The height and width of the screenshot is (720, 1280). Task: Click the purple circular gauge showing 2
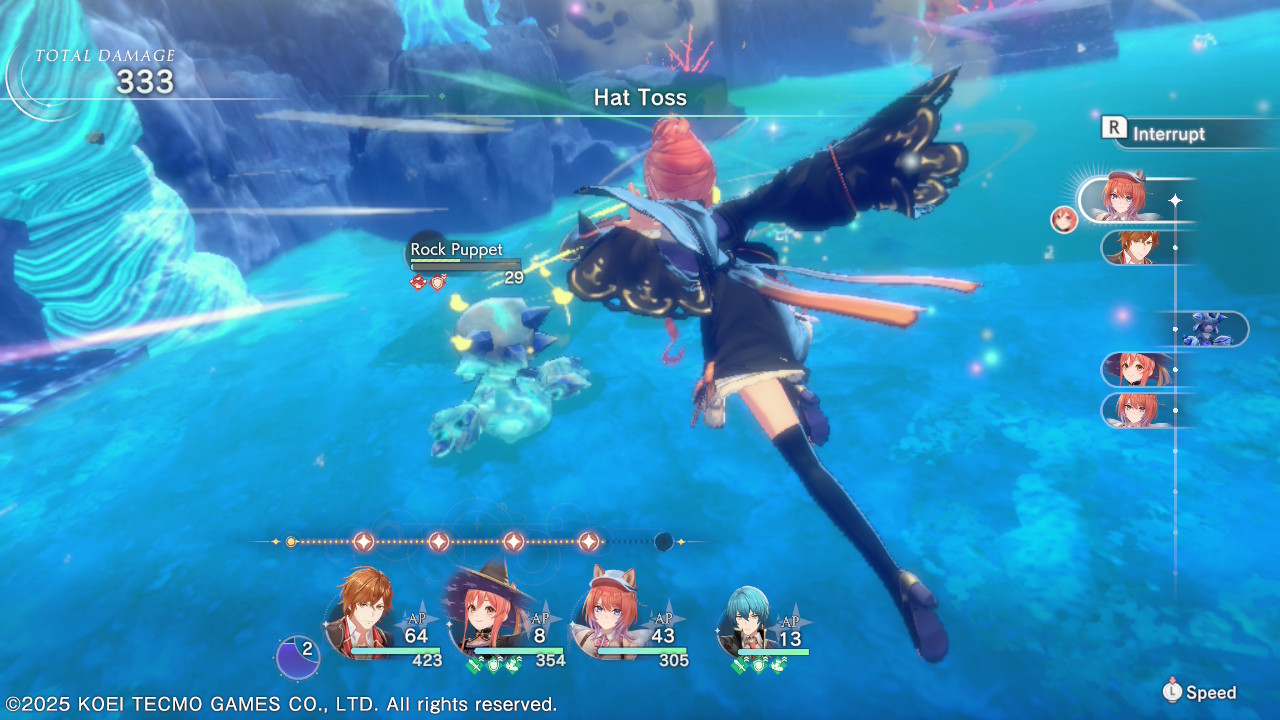[x=297, y=657]
